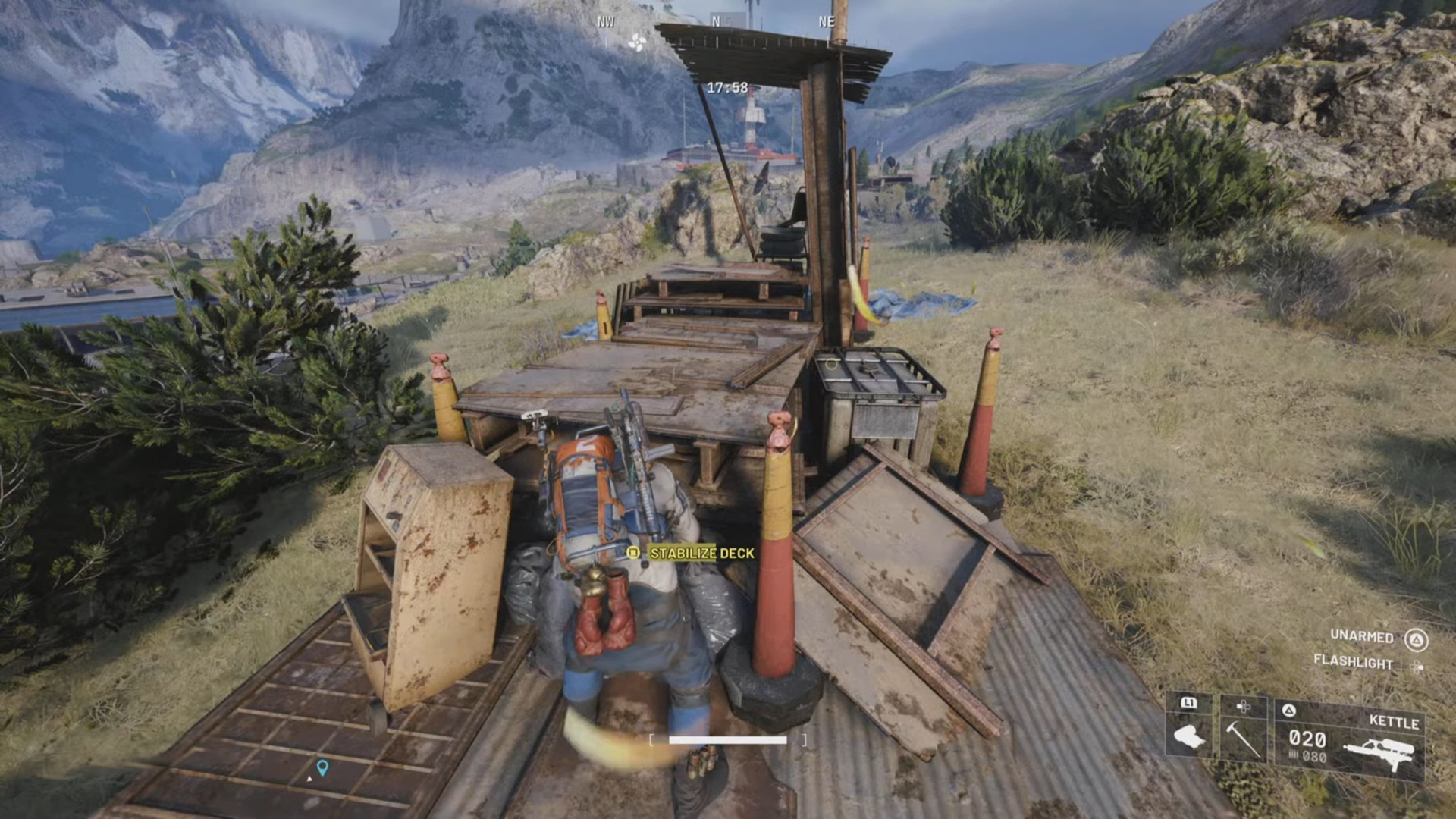
Task: Click the blue waypoint pin marker
Action: click(x=322, y=767)
